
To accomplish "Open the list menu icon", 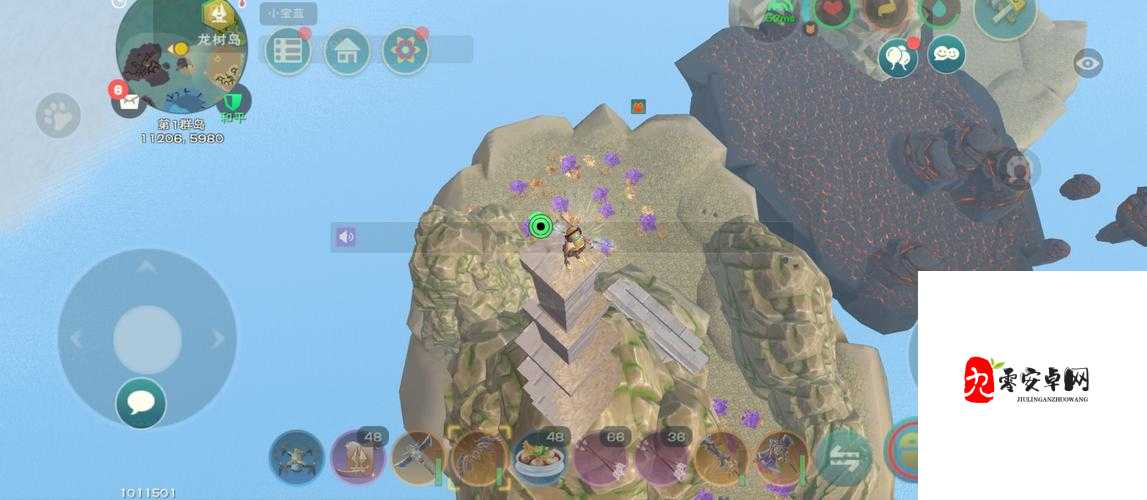I will coord(288,51).
